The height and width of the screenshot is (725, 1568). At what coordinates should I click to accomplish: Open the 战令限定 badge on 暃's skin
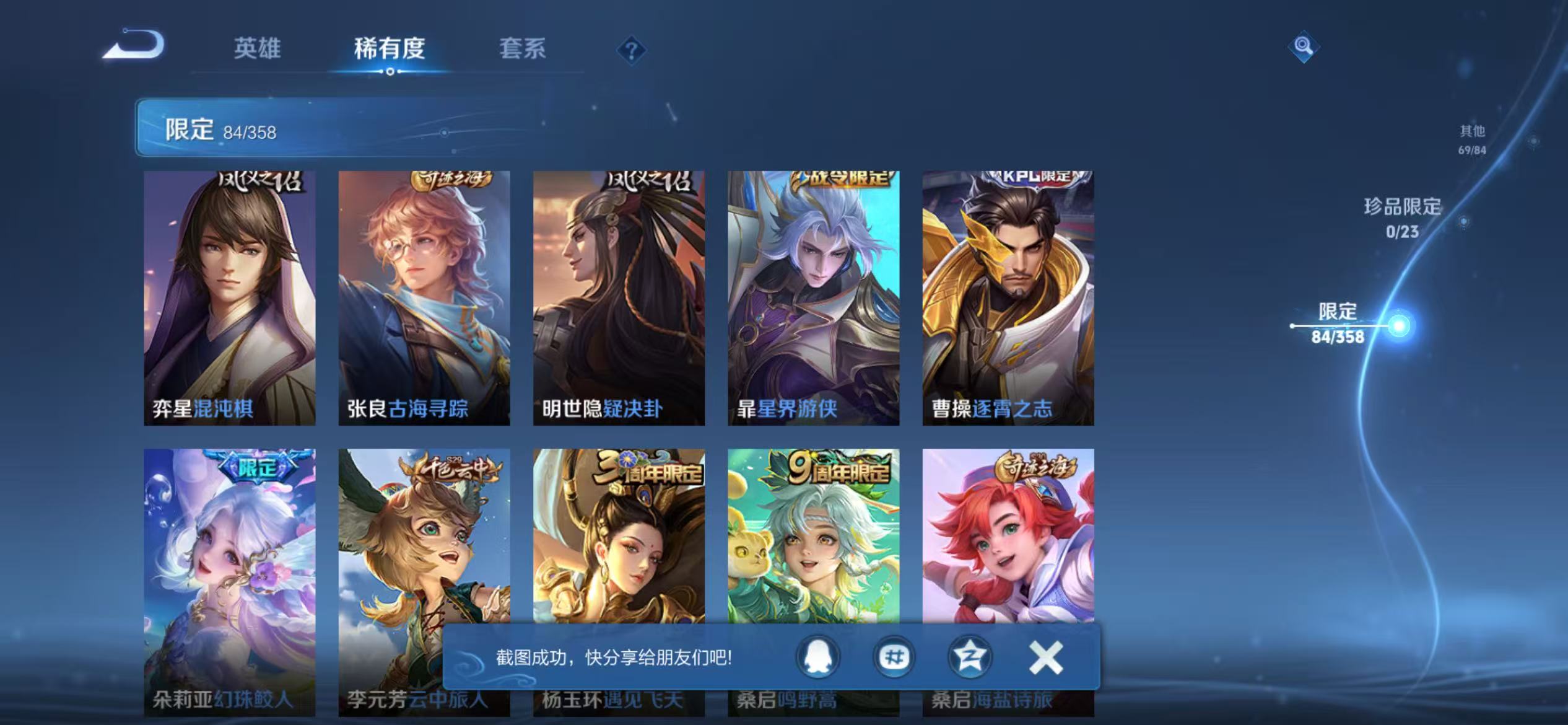pos(842,180)
